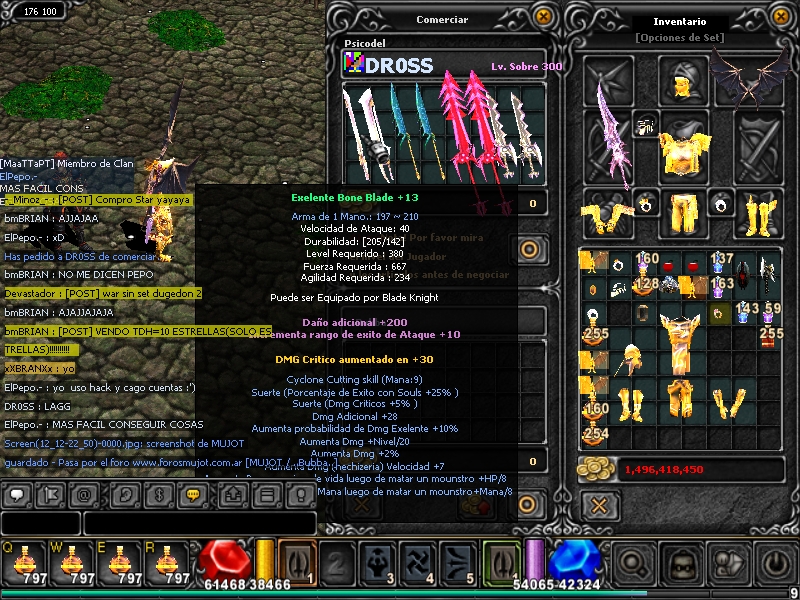Click the chat message input field

pyautogui.click(x=198, y=523)
